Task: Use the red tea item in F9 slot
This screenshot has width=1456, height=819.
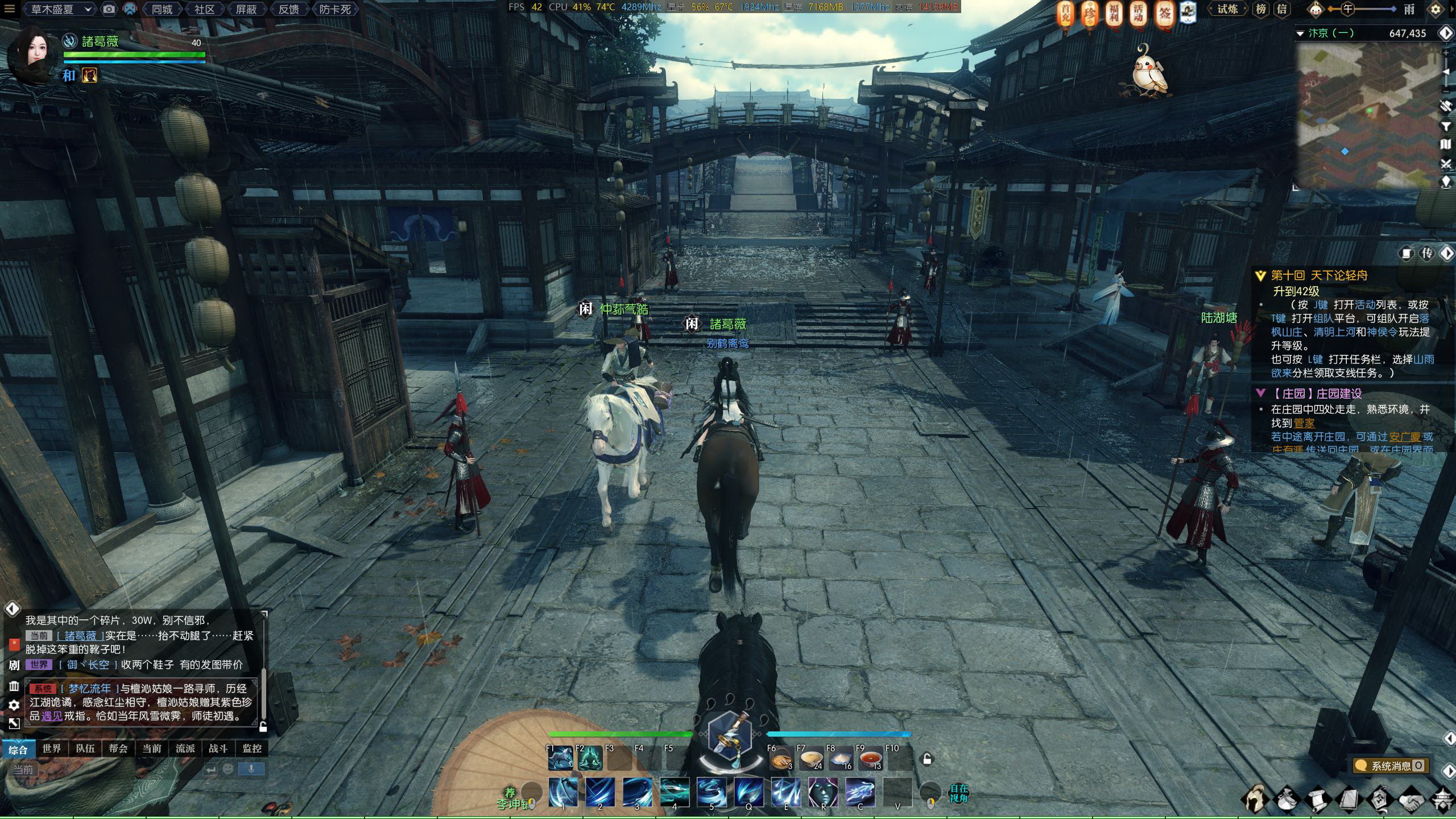Action: pos(870,759)
